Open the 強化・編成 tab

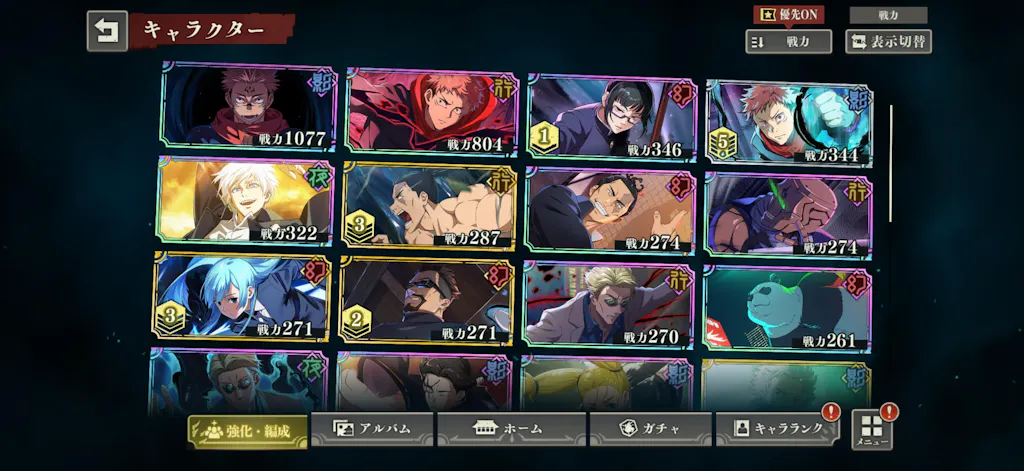(x=247, y=430)
